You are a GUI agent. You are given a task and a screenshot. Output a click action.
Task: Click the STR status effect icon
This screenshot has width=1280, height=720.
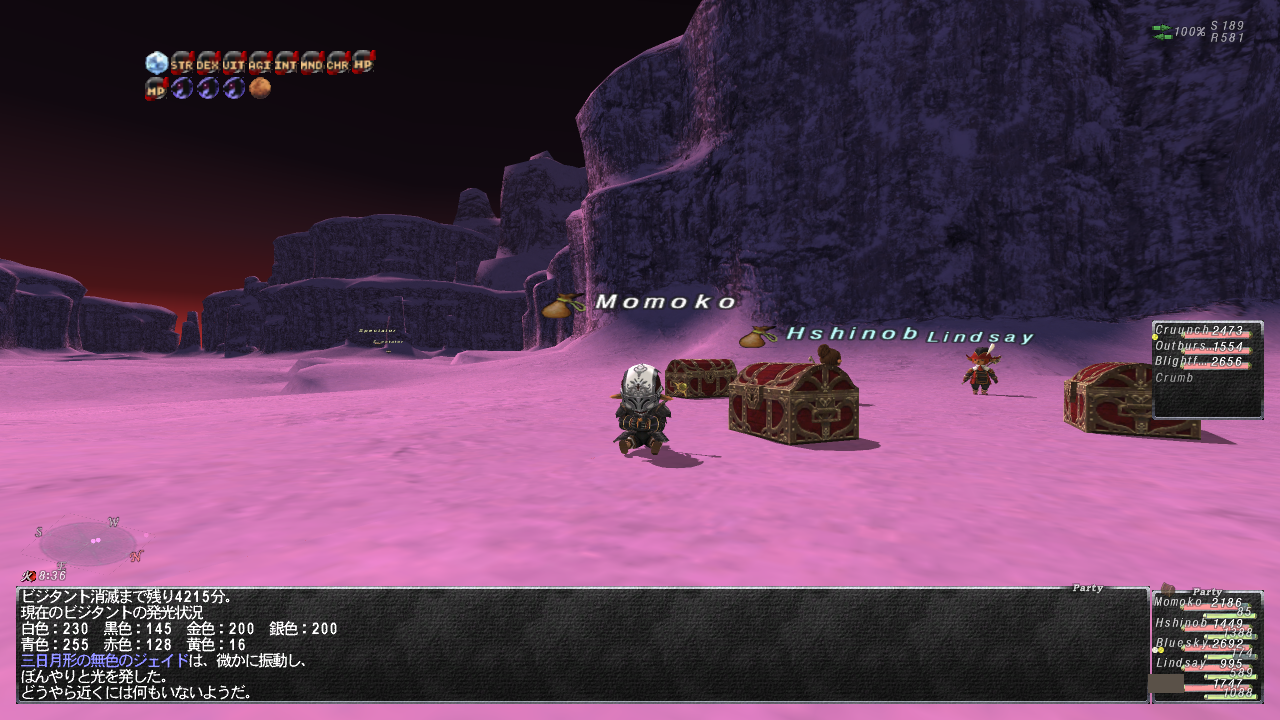pyautogui.click(x=182, y=63)
